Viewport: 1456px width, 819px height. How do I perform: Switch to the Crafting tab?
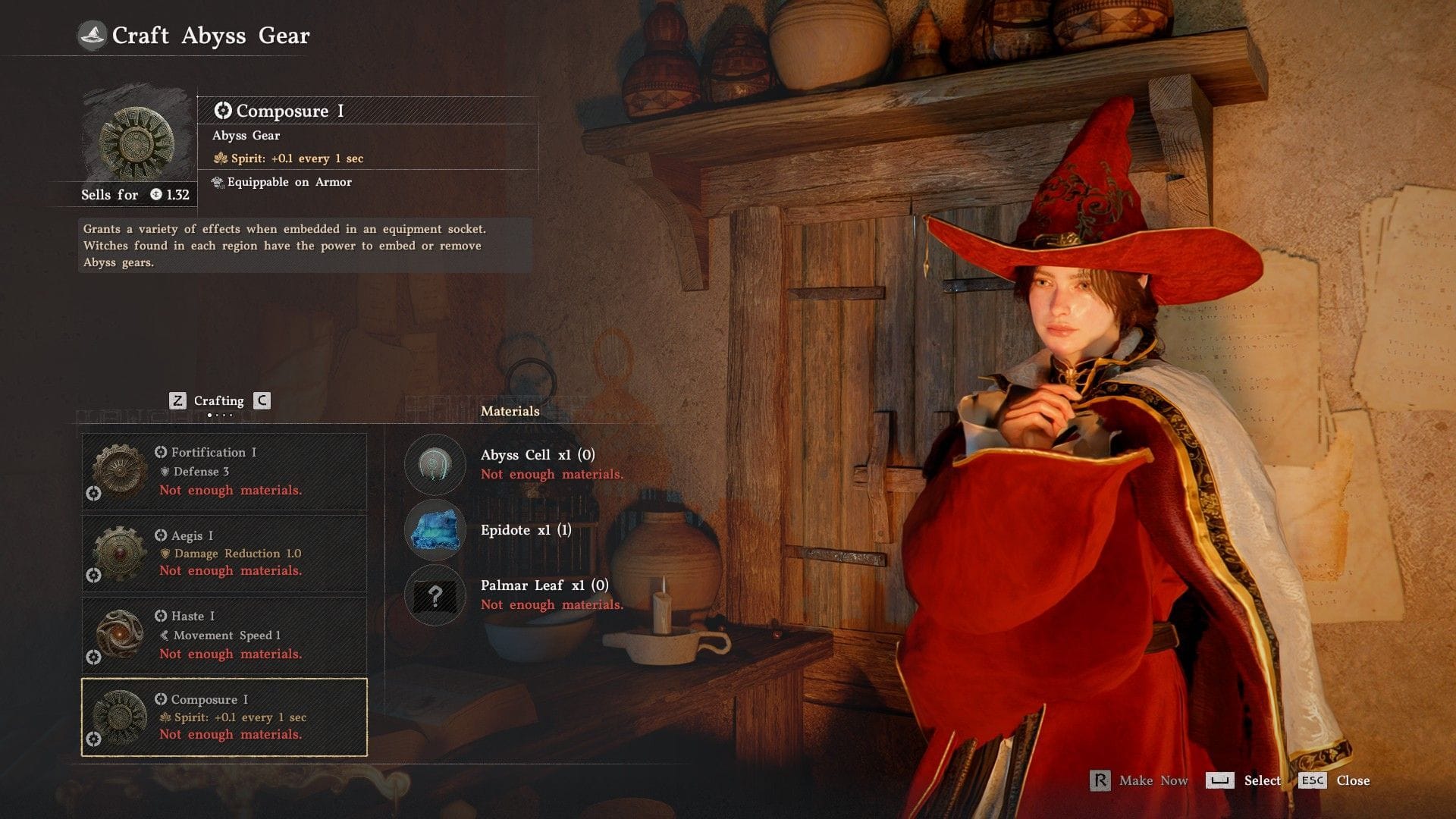click(218, 400)
